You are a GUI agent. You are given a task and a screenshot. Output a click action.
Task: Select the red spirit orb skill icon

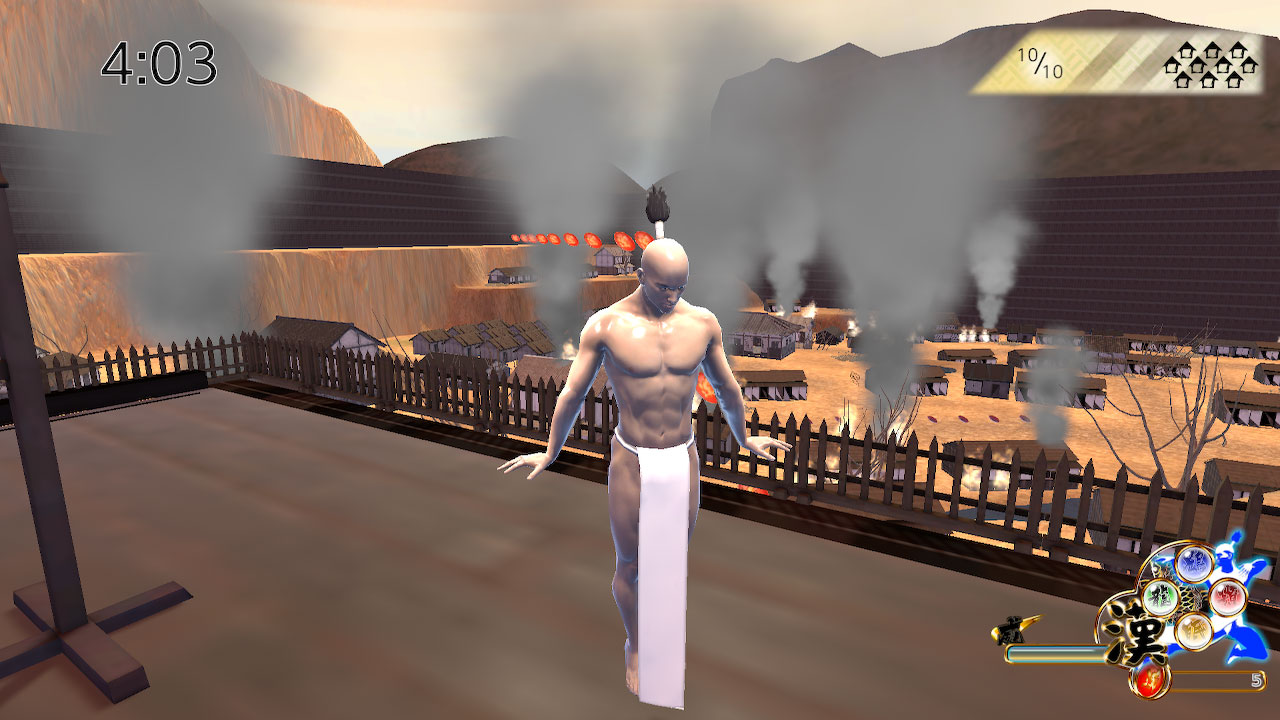1226,597
